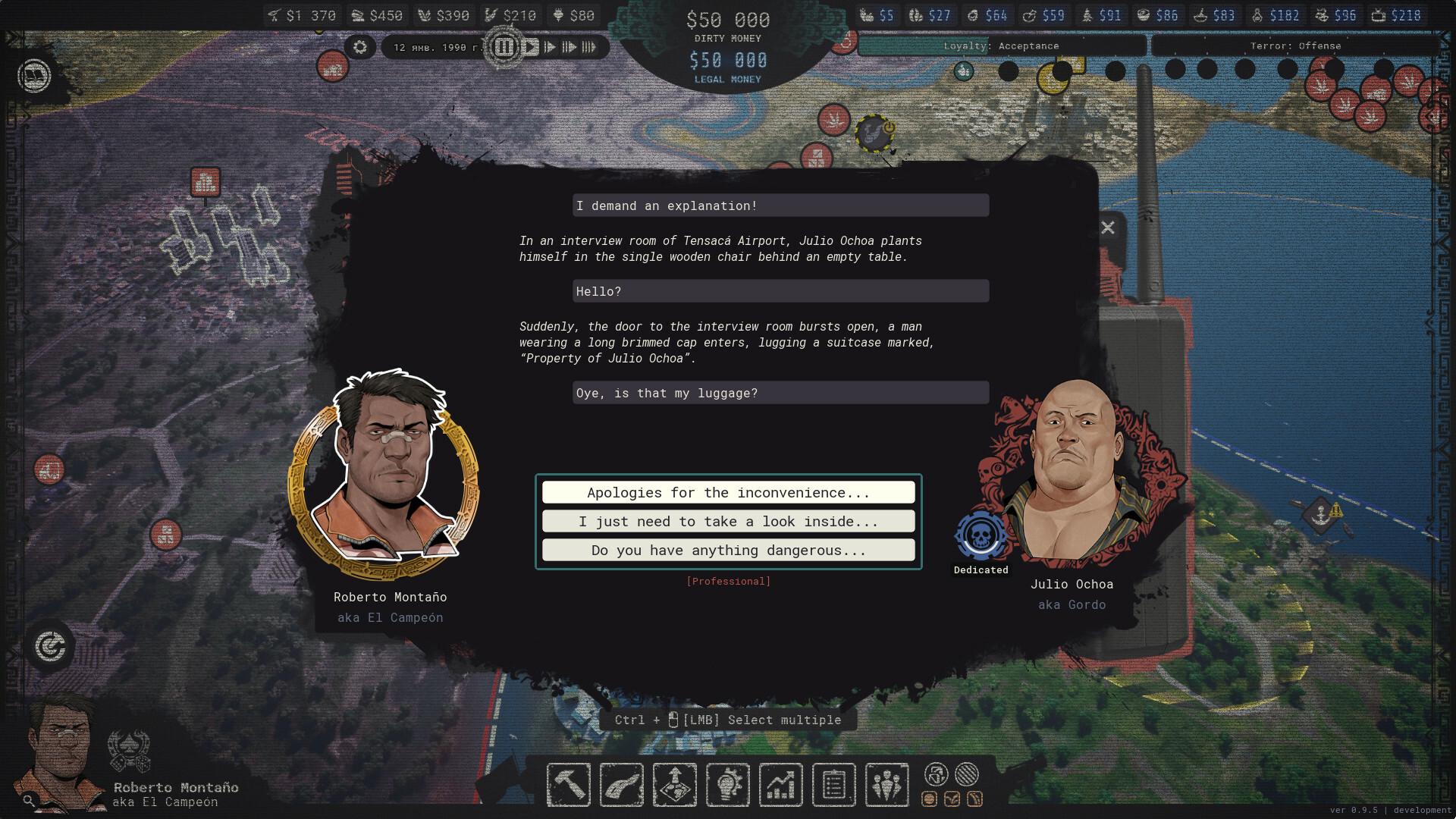Open the hammer build menu
1456x819 pixels.
pos(569,785)
